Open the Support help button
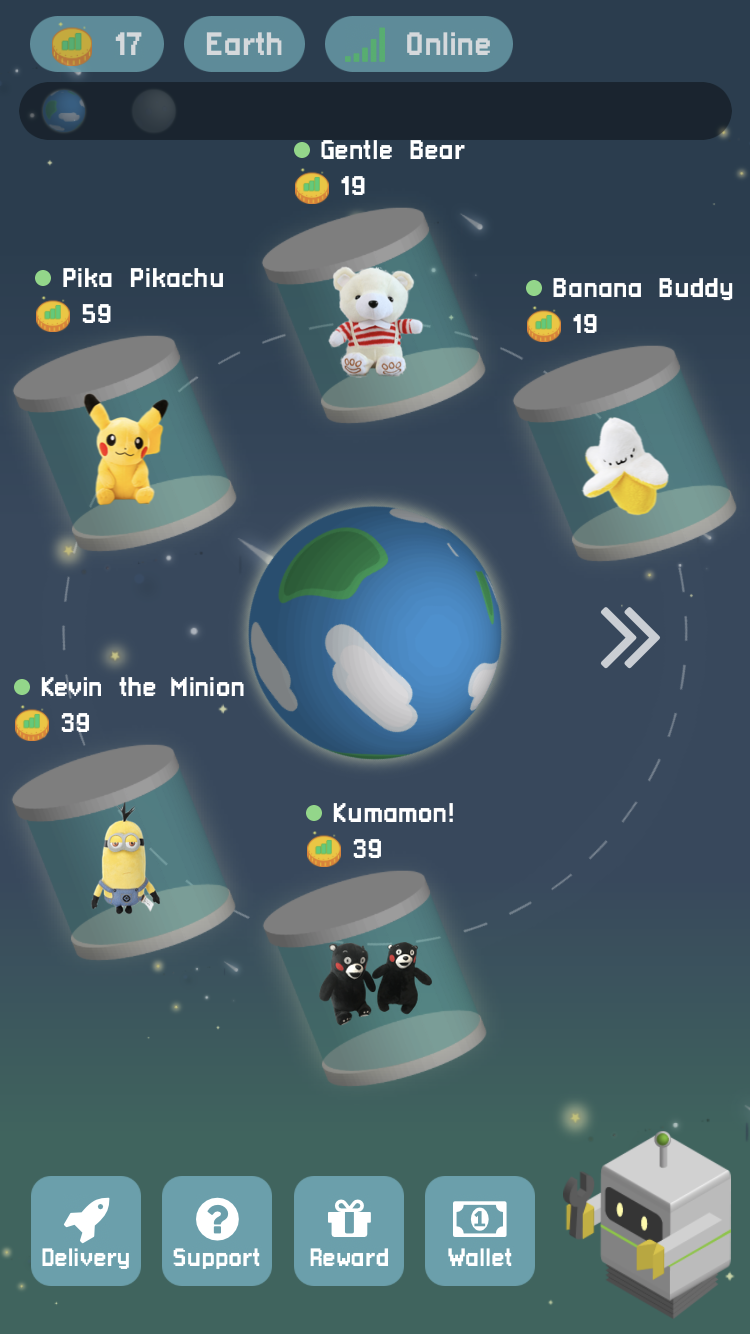Image resolution: width=750 pixels, height=1334 pixels. tap(217, 1230)
